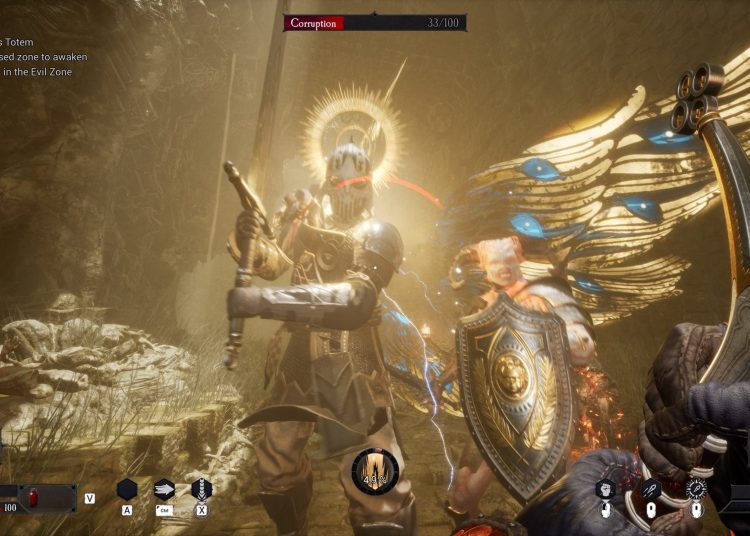
Task: Click the round ultimate charge gauge
Action: point(375,470)
